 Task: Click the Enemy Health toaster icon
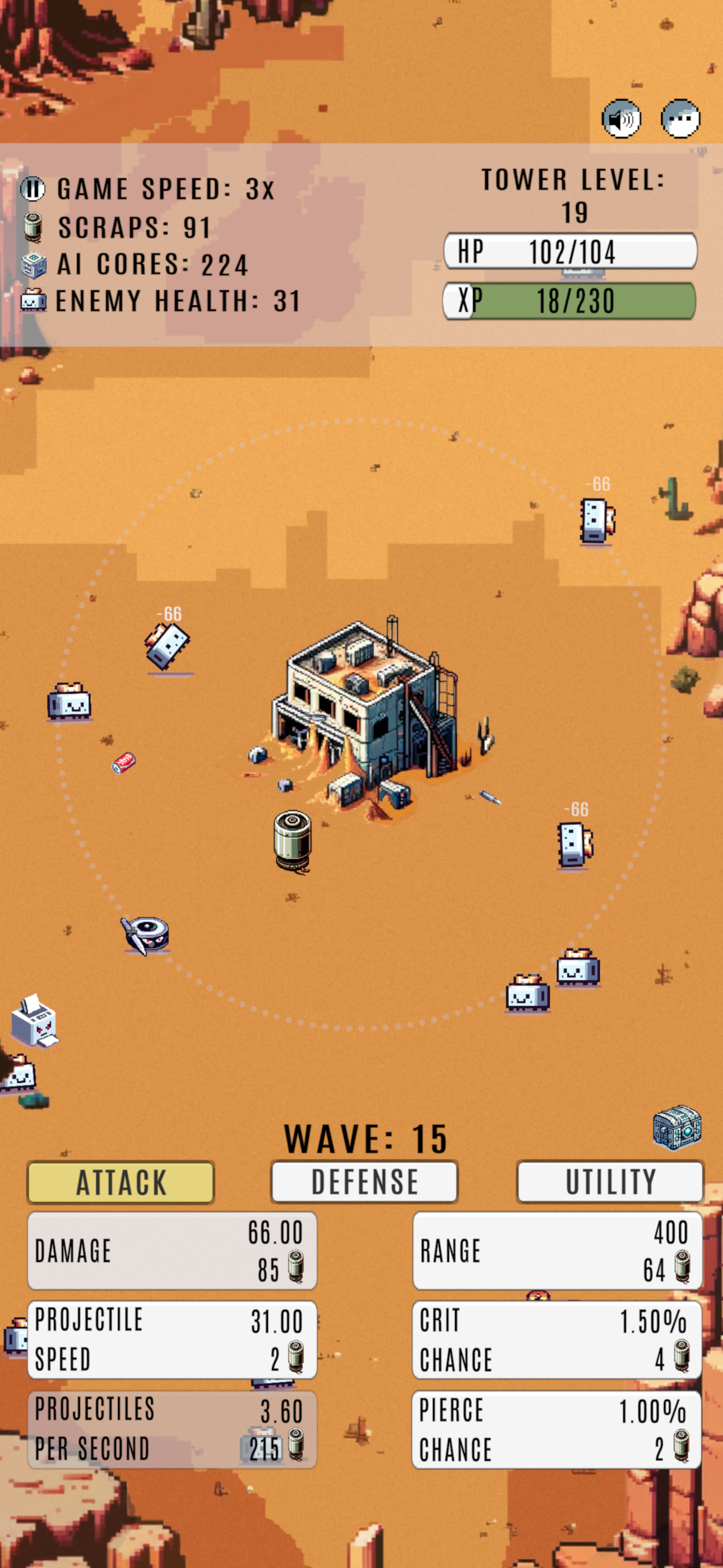(x=34, y=301)
